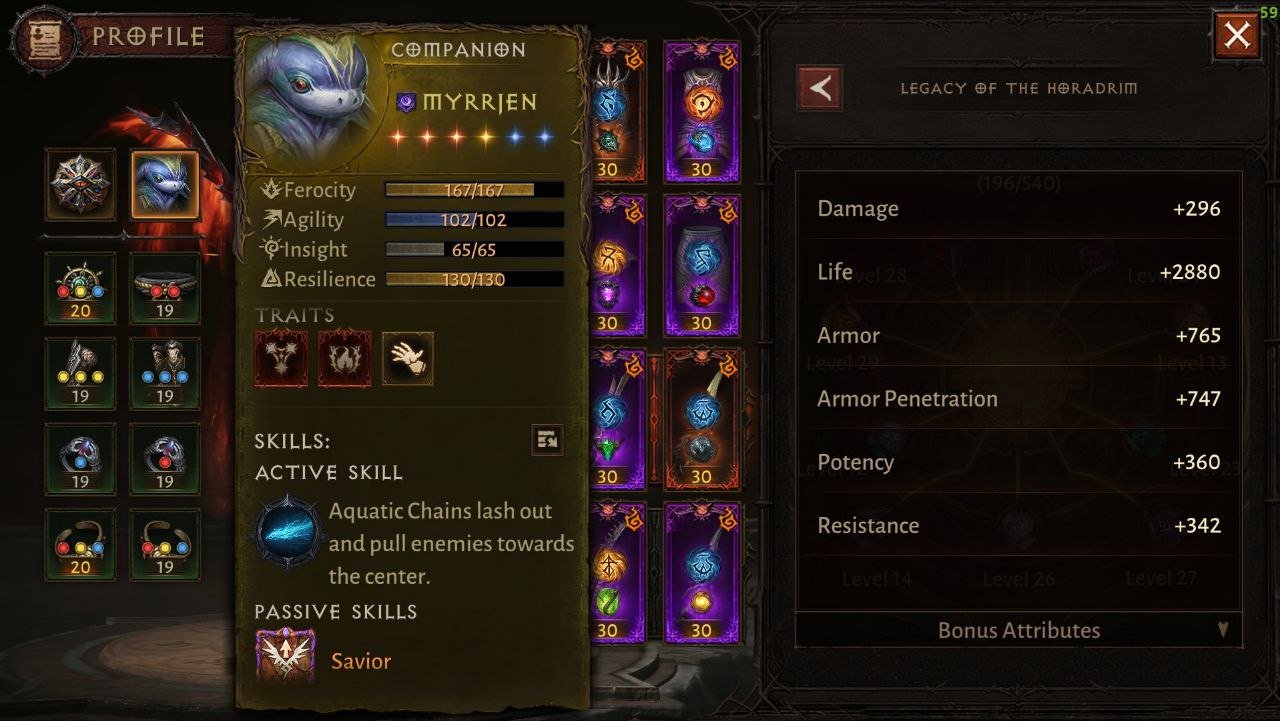Toggle the skills detail view button
Viewport: 1280px width, 721px height.
click(x=547, y=439)
